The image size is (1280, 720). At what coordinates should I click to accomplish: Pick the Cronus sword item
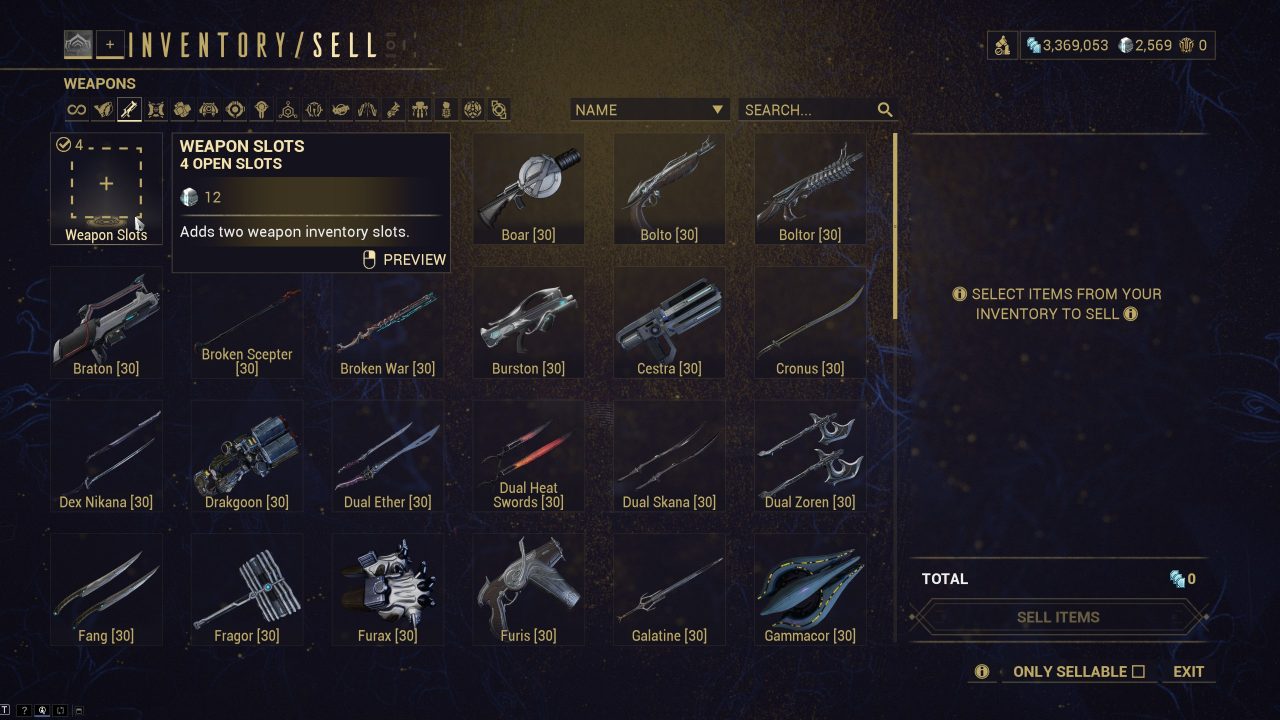[x=810, y=322]
